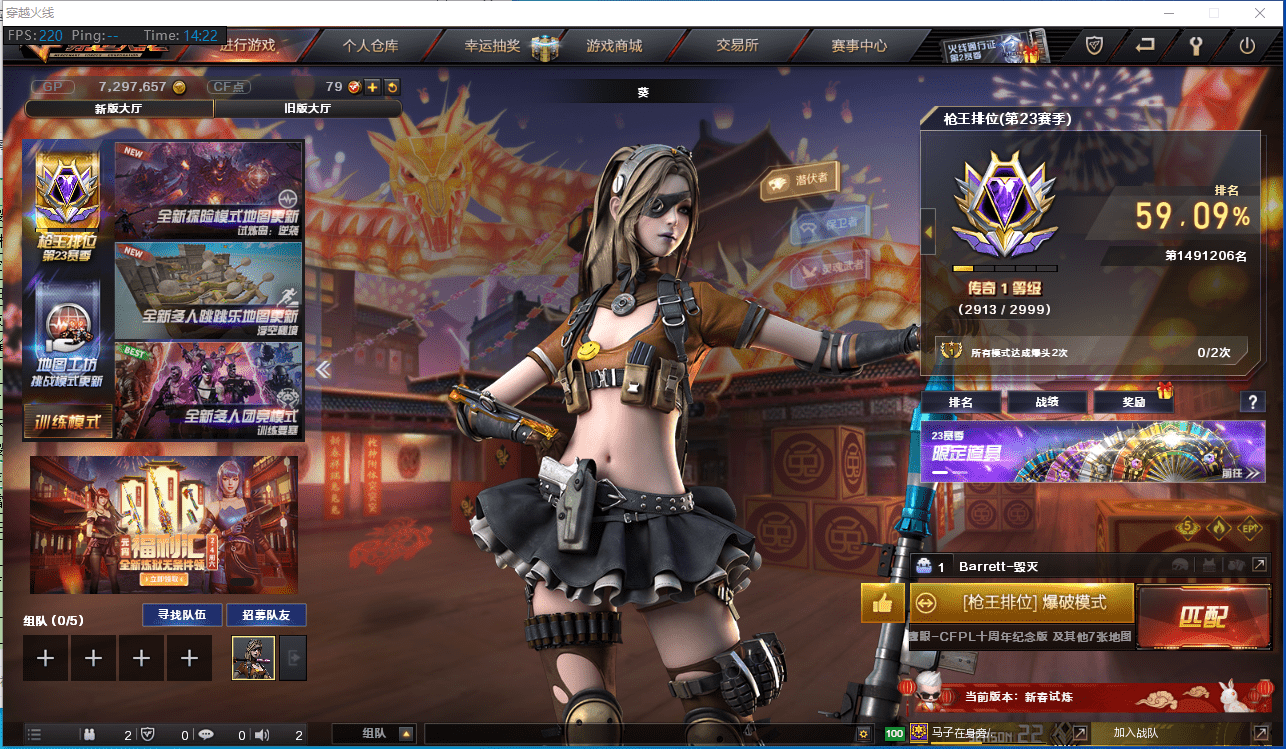Start matchmaking with the 匹配 button
The width and height of the screenshot is (1286, 749).
tap(1201, 615)
